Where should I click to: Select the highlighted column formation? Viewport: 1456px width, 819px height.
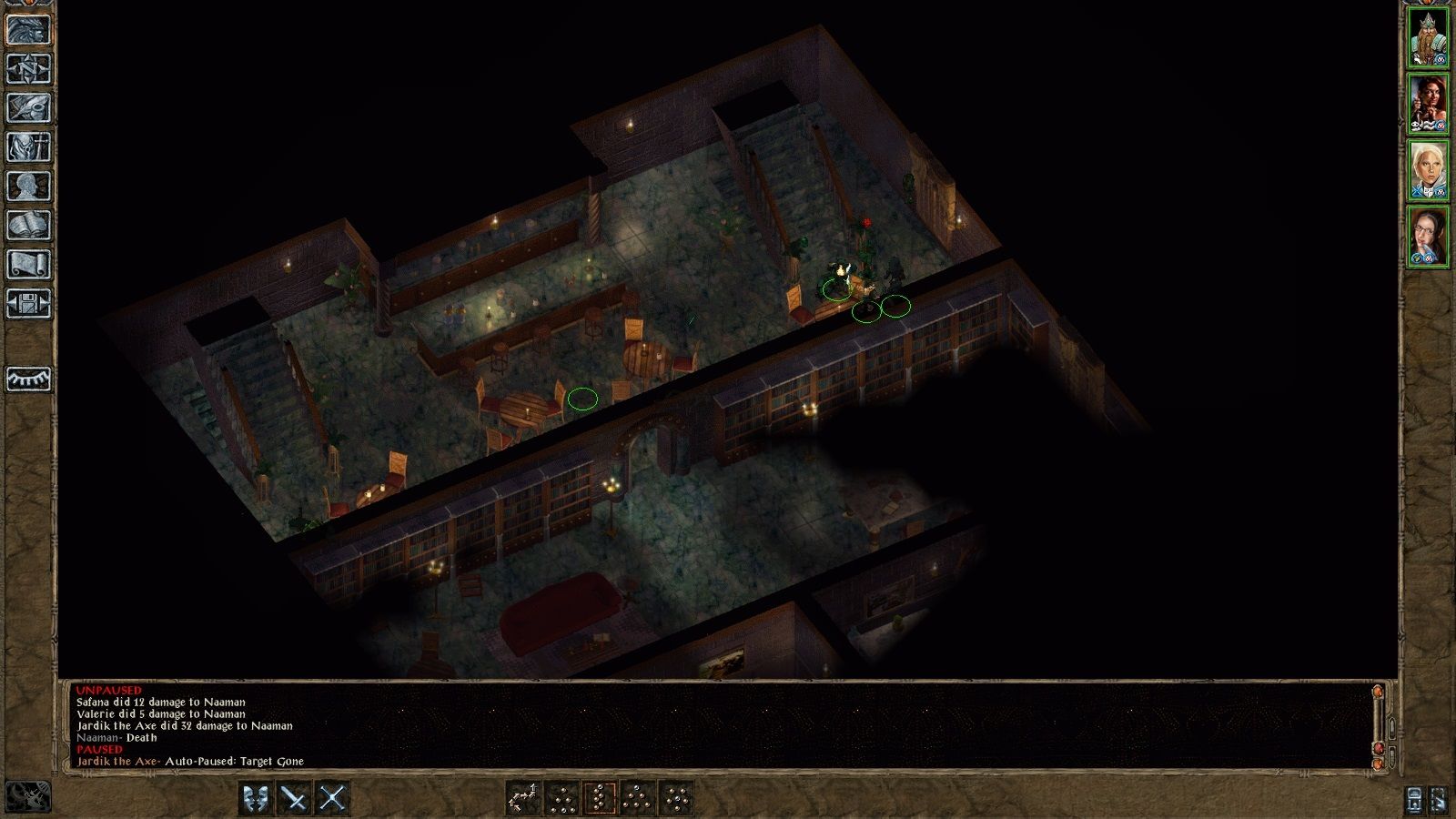click(600, 798)
